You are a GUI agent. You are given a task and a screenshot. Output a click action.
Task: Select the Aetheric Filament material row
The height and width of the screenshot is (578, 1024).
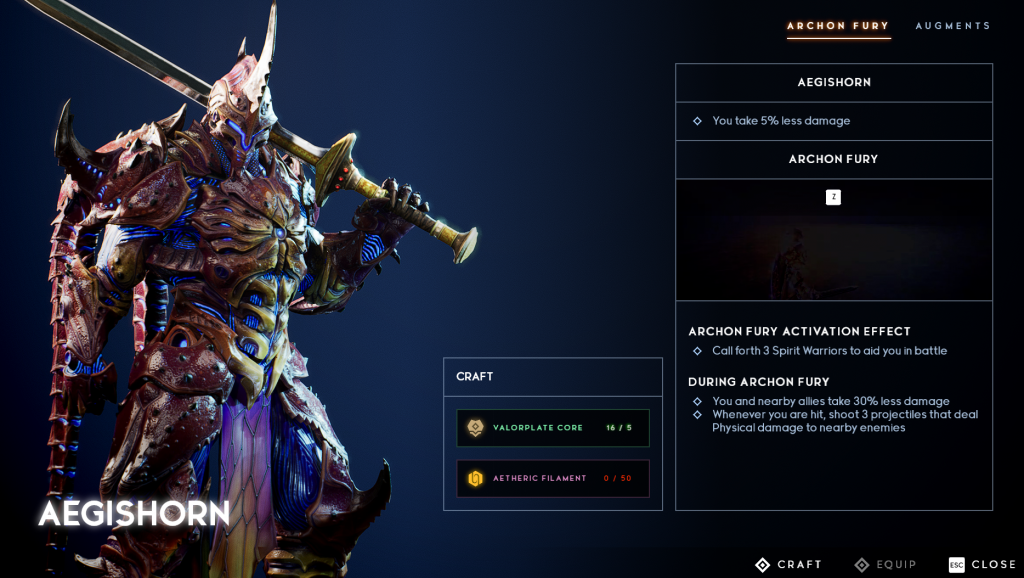tap(553, 478)
